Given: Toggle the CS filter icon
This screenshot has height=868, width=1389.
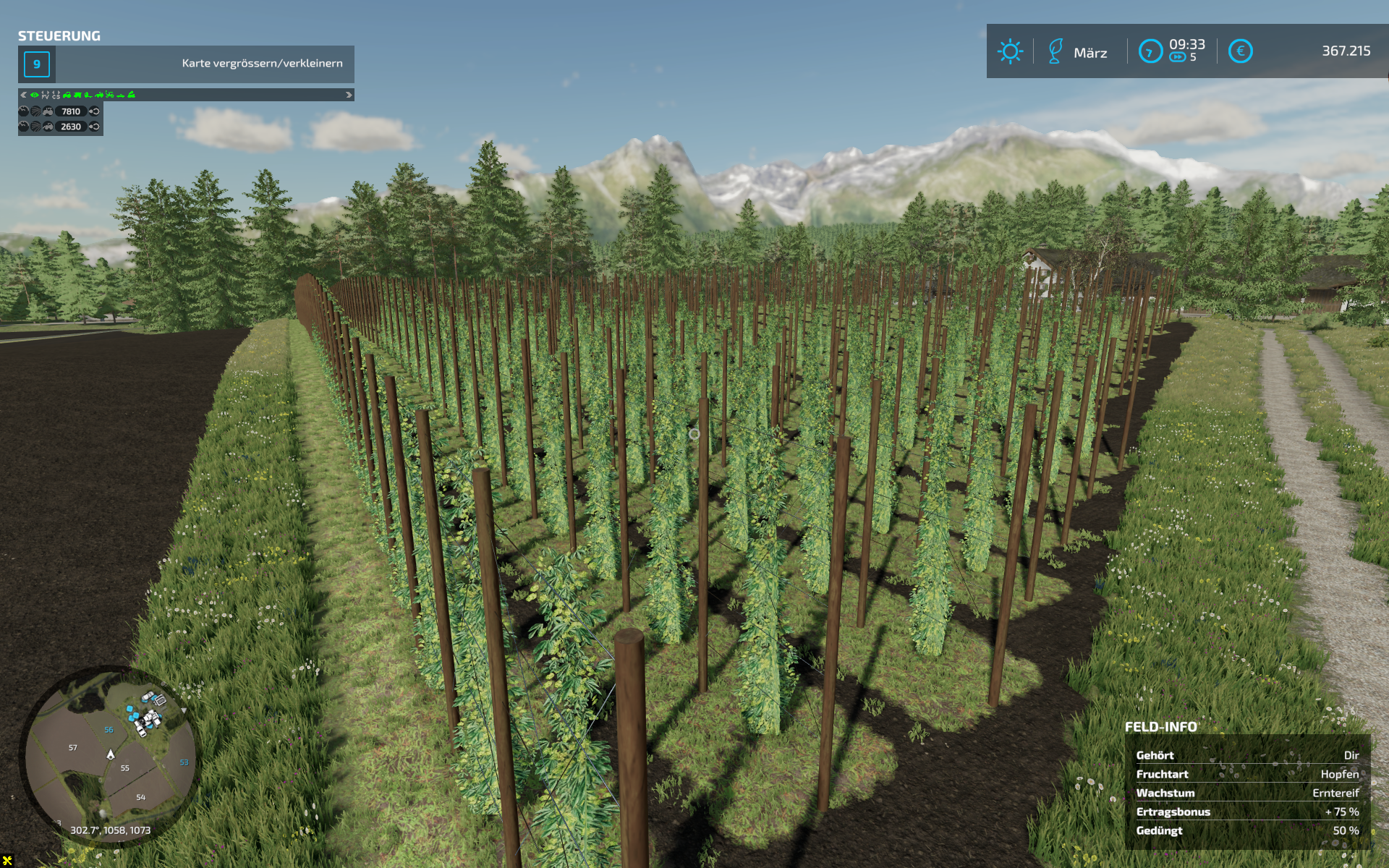Looking at the screenshot, I should [56, 95].
